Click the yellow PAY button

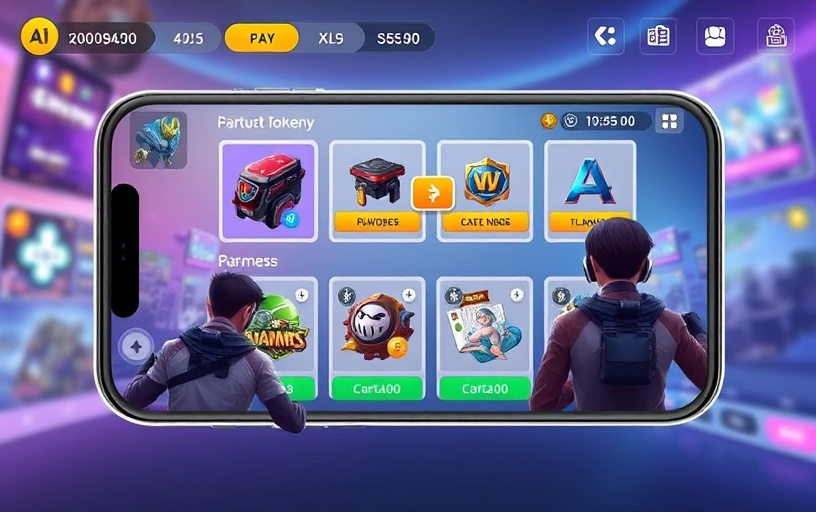262,38
